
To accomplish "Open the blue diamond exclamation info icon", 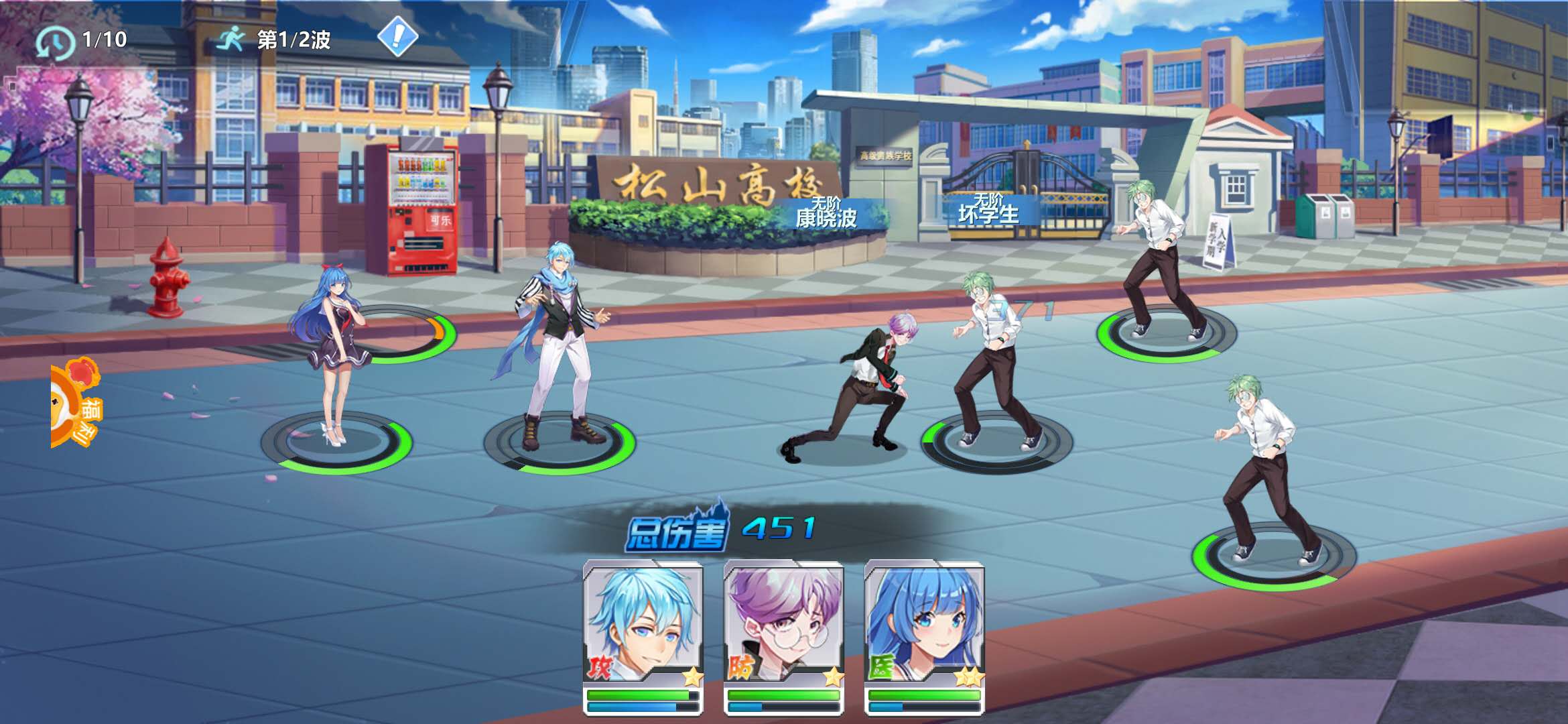I will click(397, 36).
